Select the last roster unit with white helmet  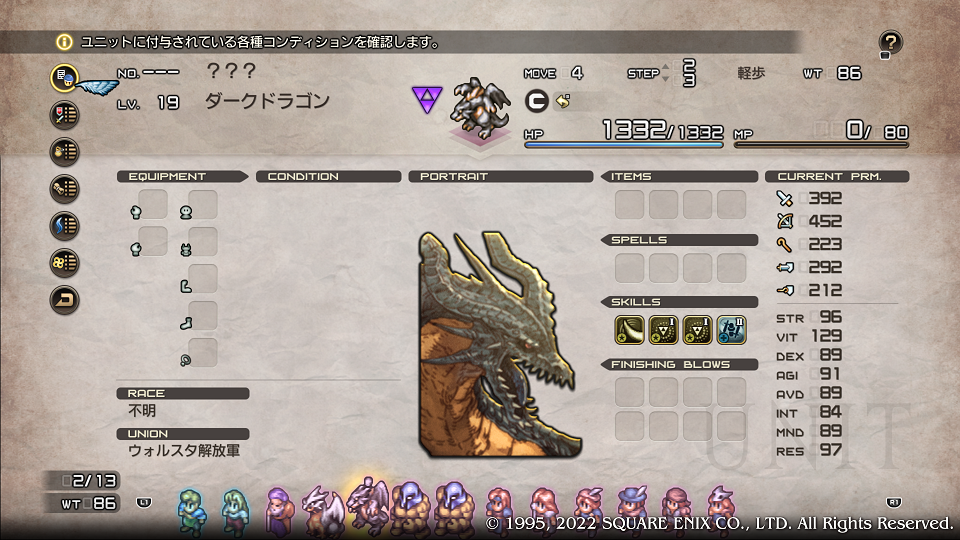[x=719, y=505]
